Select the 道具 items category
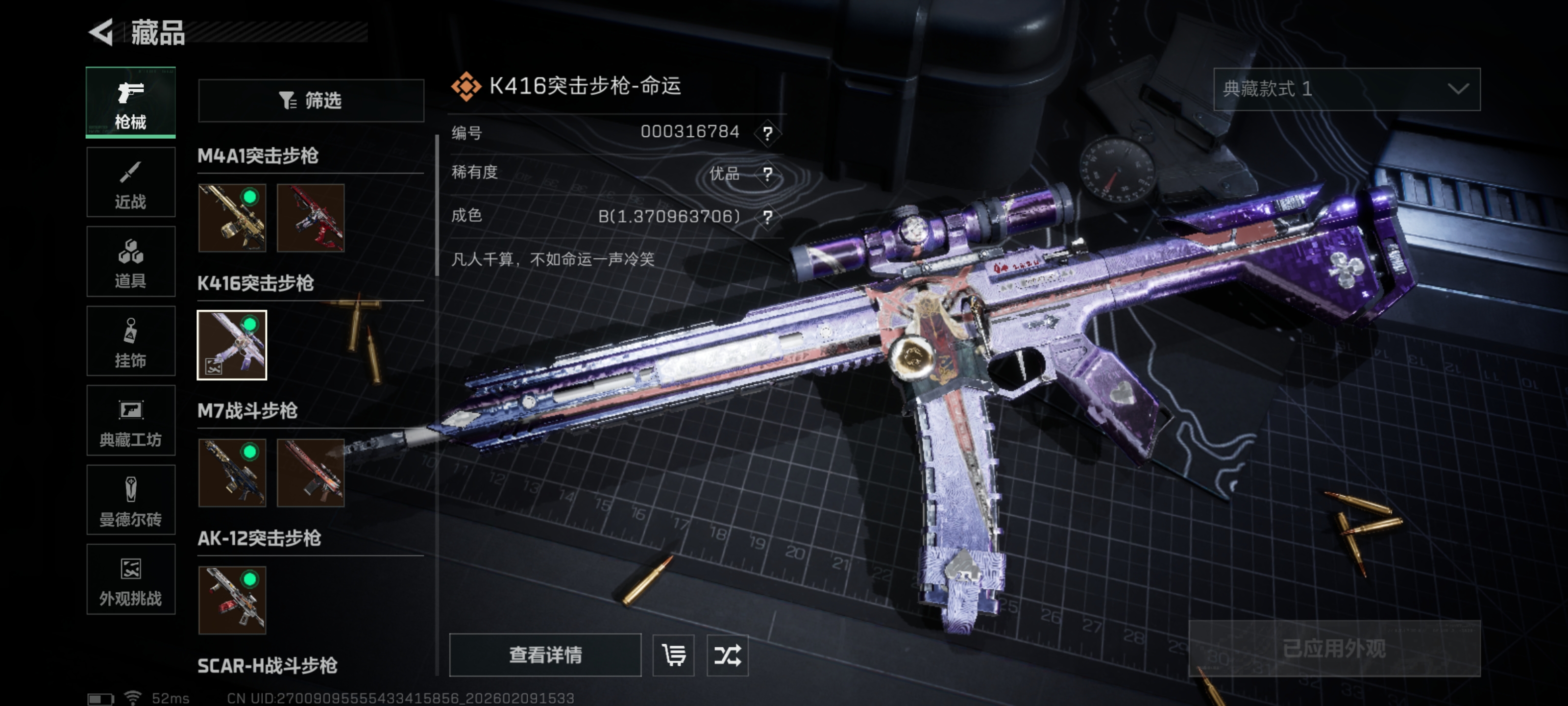 (131, 262)
